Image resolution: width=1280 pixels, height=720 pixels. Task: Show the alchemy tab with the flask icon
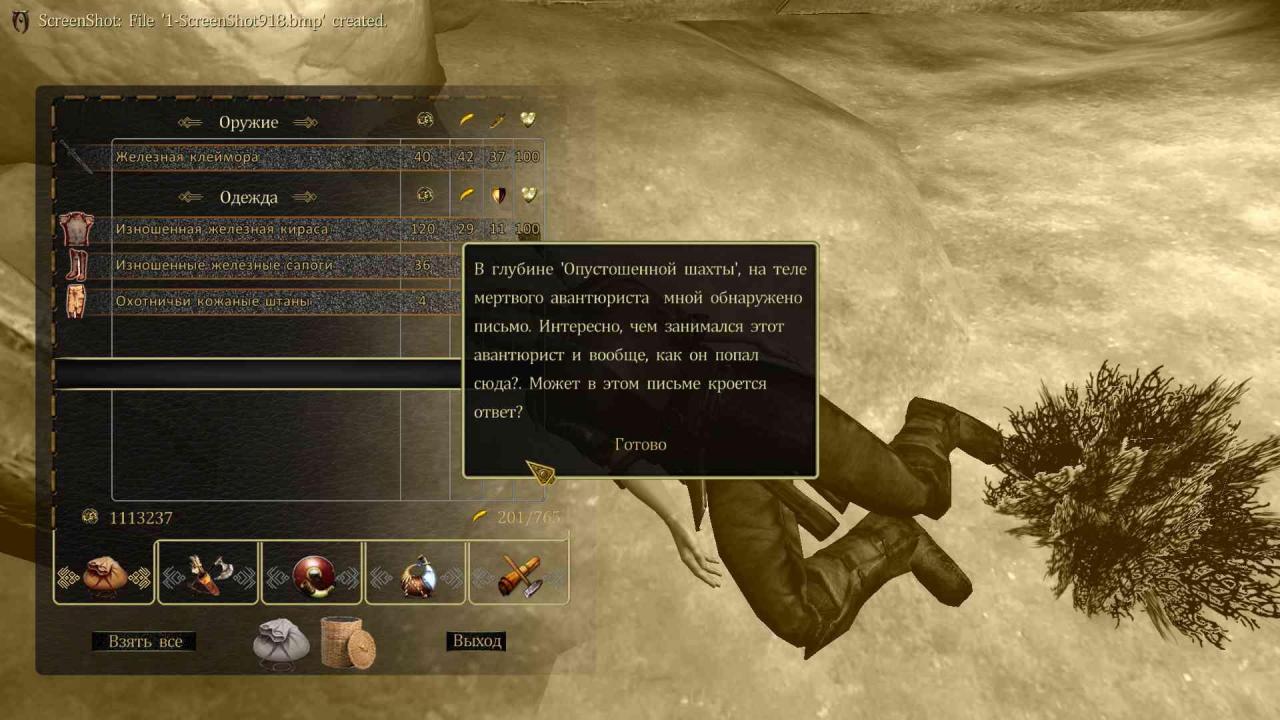[416, 574]
